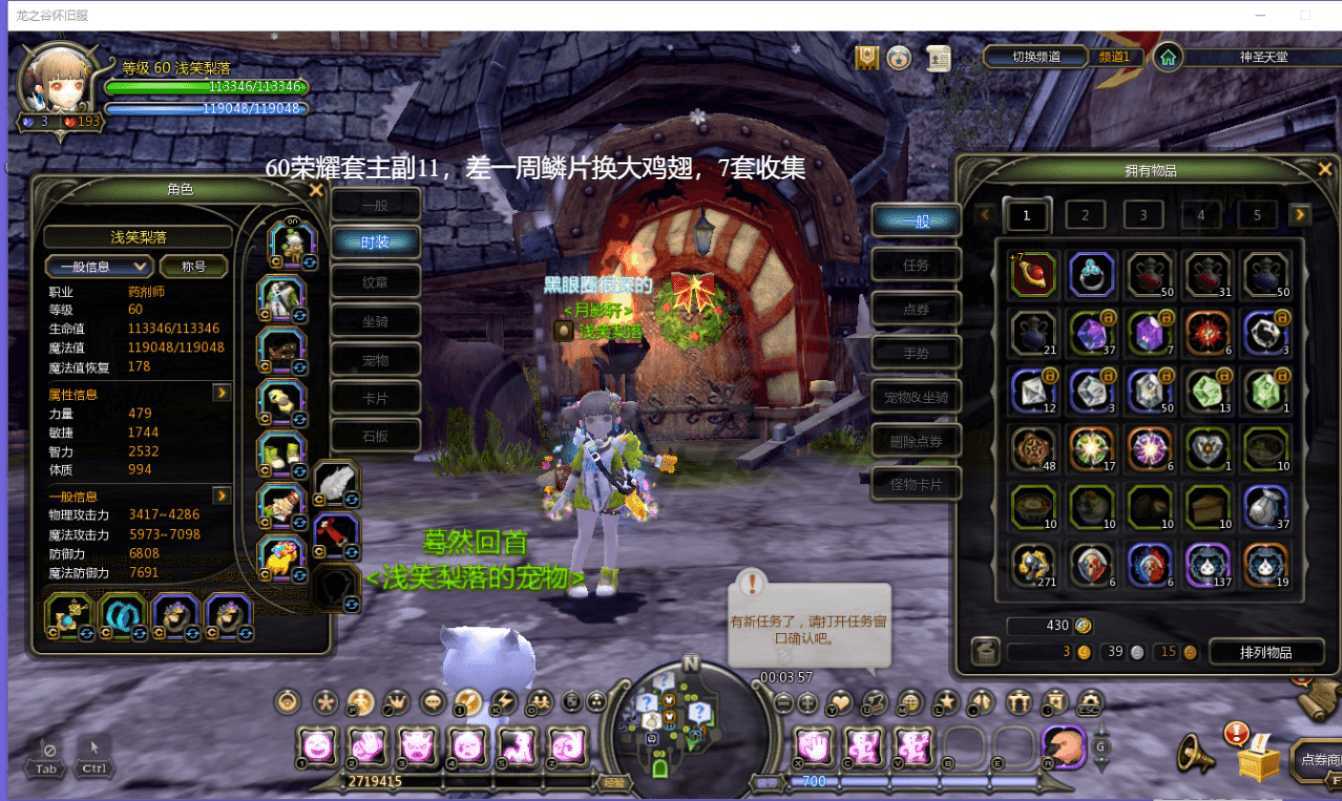The width and height of the screenshot is (1342, 801).
Task: Toggle the 'on' switch on the top costume slot
Action: pyautogui.click(x=293, y=220)
